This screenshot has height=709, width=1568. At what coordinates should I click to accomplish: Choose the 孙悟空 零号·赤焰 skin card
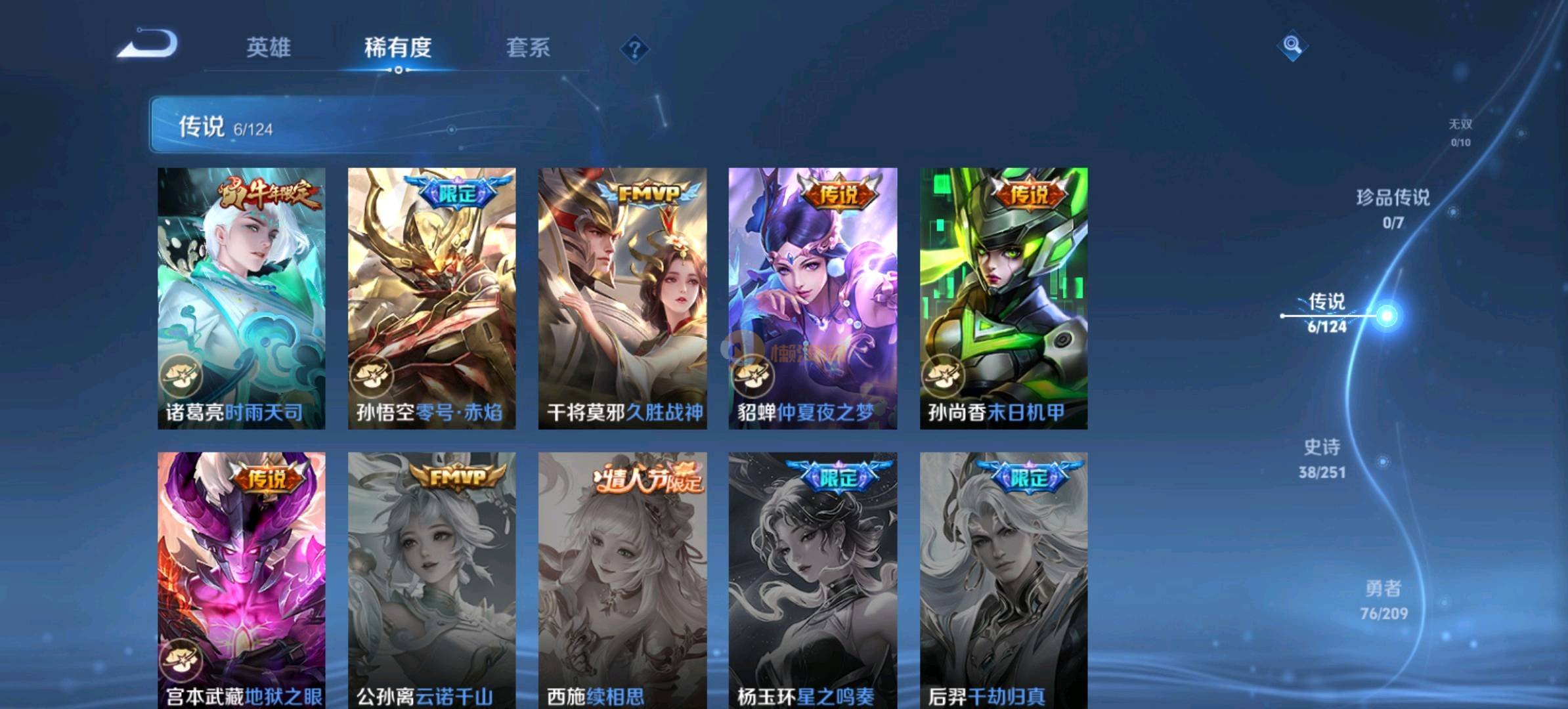(x=431, y=298)
